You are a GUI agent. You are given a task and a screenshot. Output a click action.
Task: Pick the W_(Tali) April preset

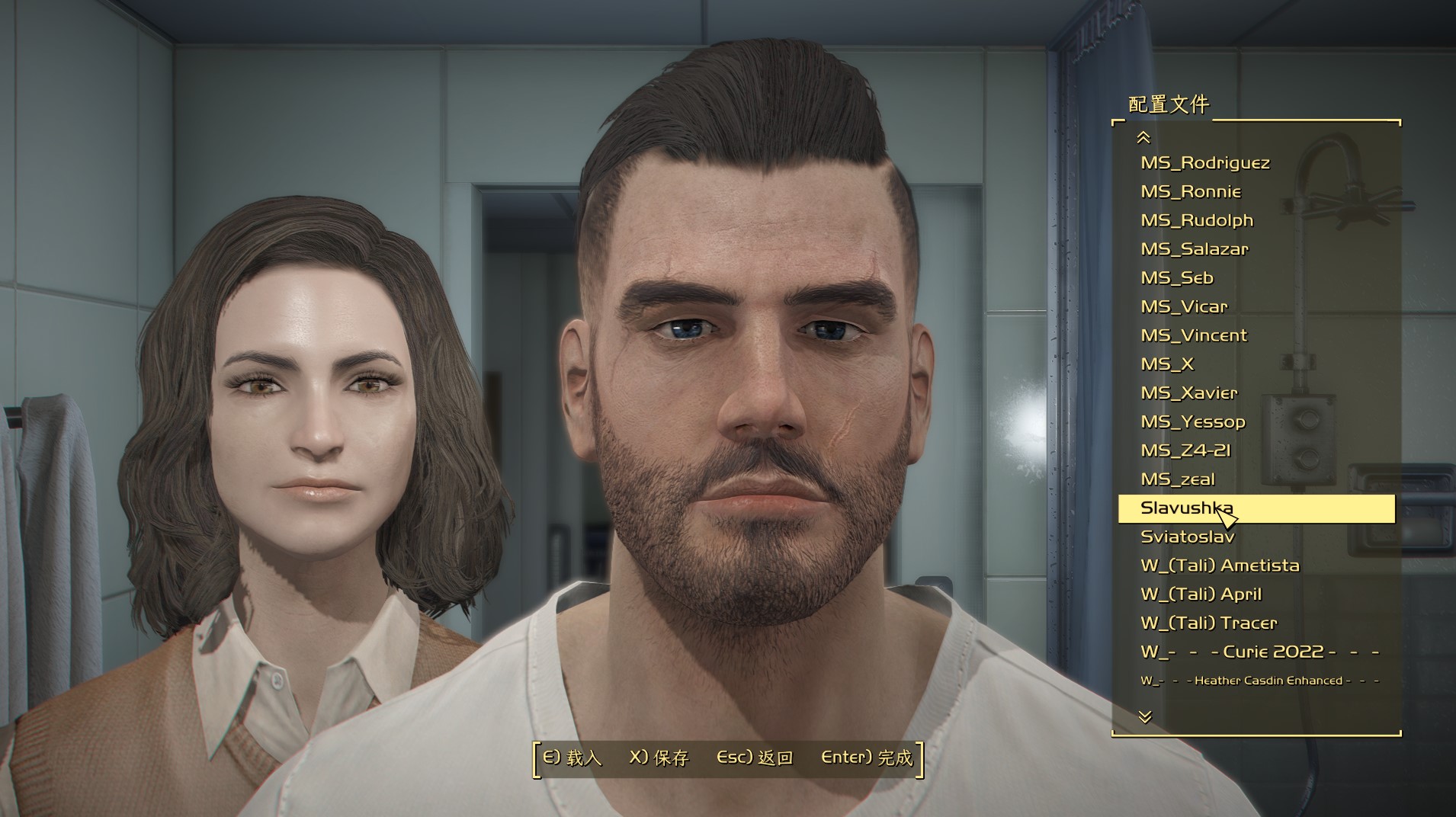[1201, 594]
